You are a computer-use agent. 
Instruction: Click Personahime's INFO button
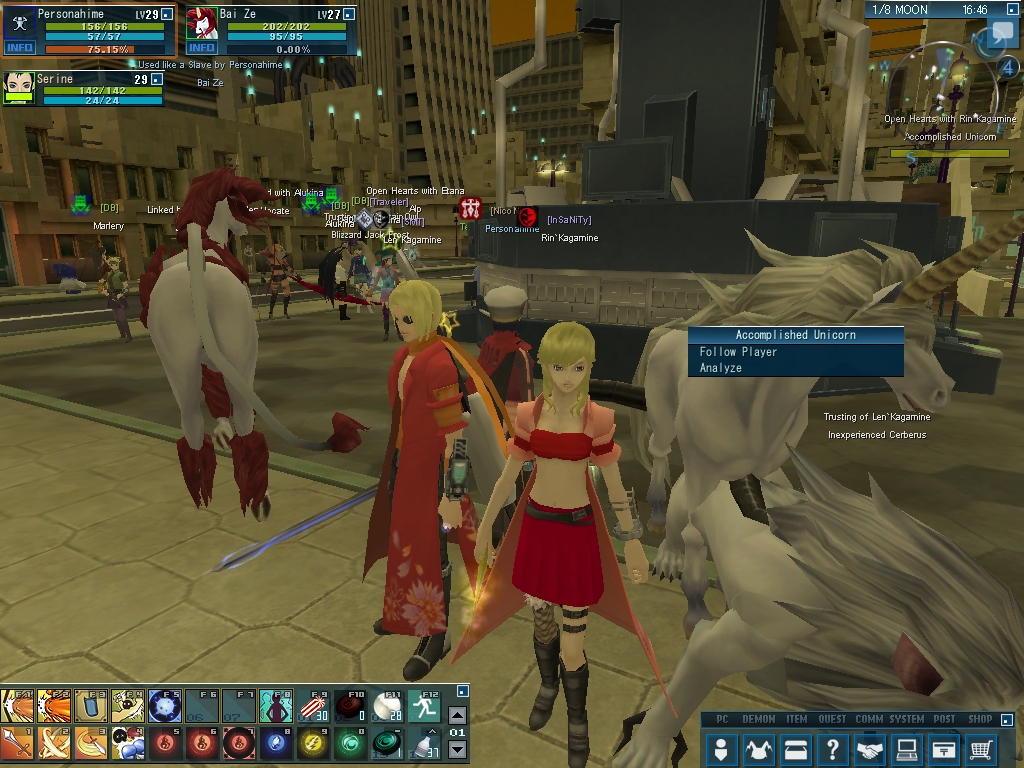[19, 47]
